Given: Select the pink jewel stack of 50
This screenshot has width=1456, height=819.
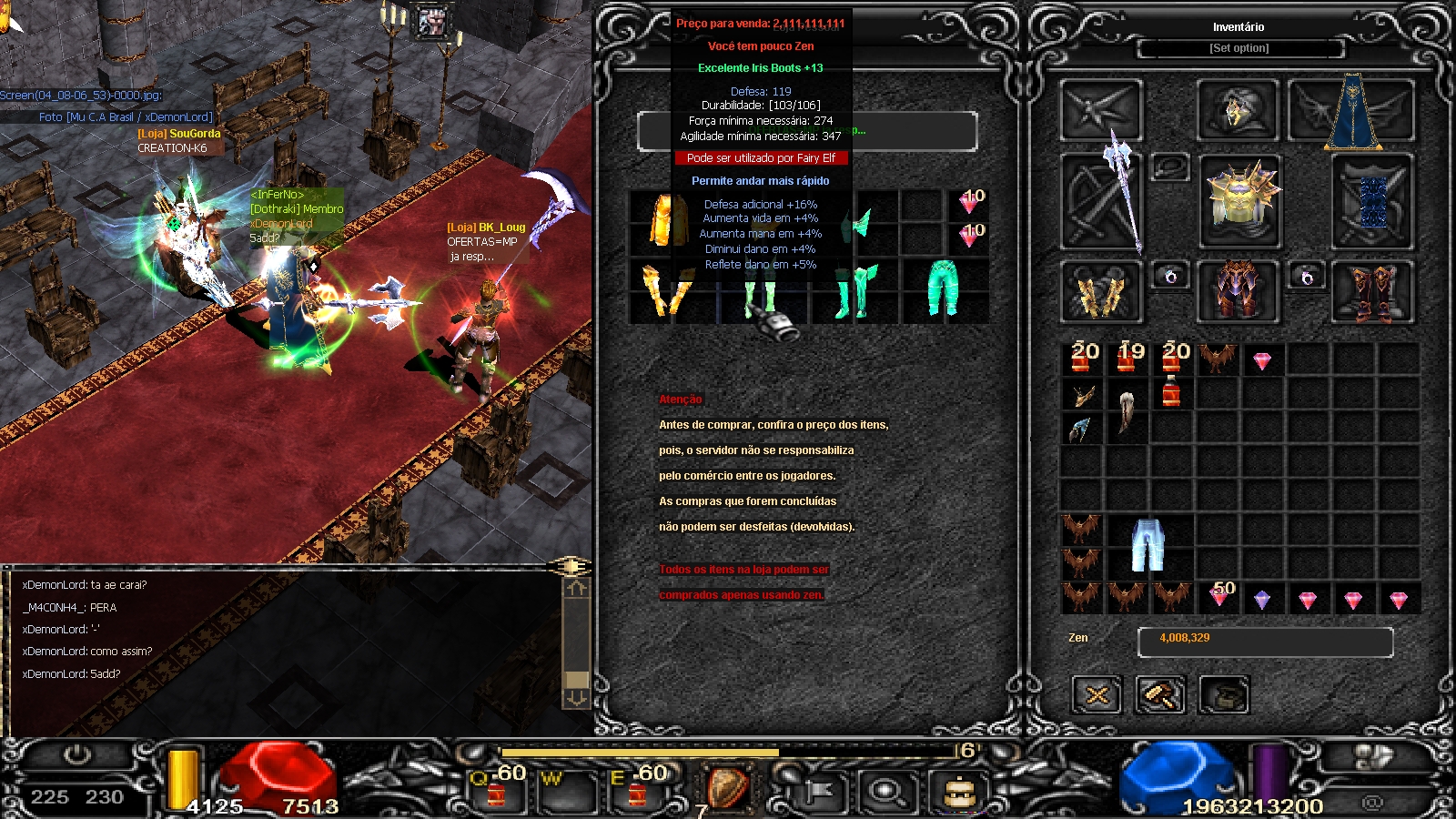Looking at the screenshot, I should pos(1219,595).
